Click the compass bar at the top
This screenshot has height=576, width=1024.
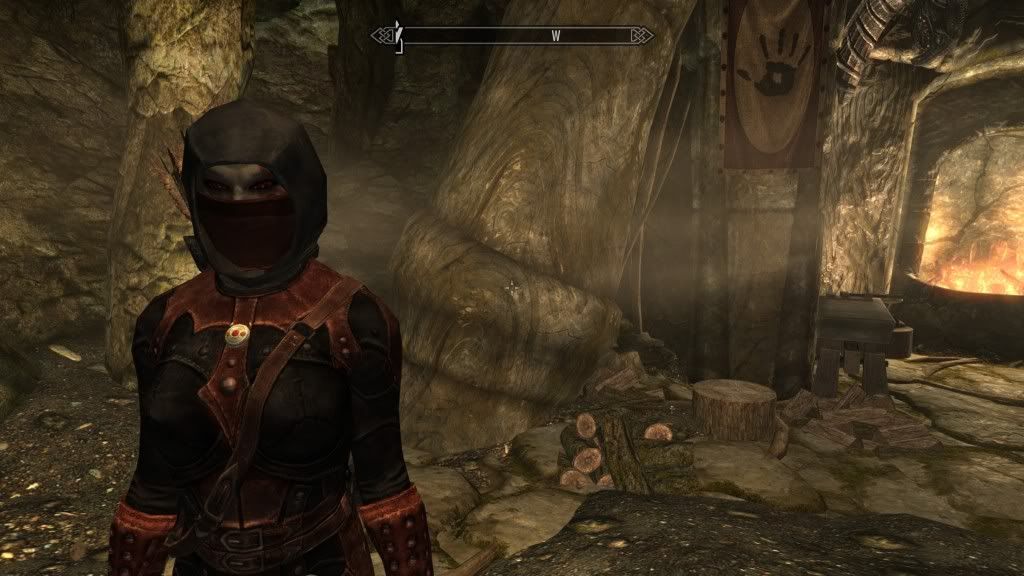[512, 36]
